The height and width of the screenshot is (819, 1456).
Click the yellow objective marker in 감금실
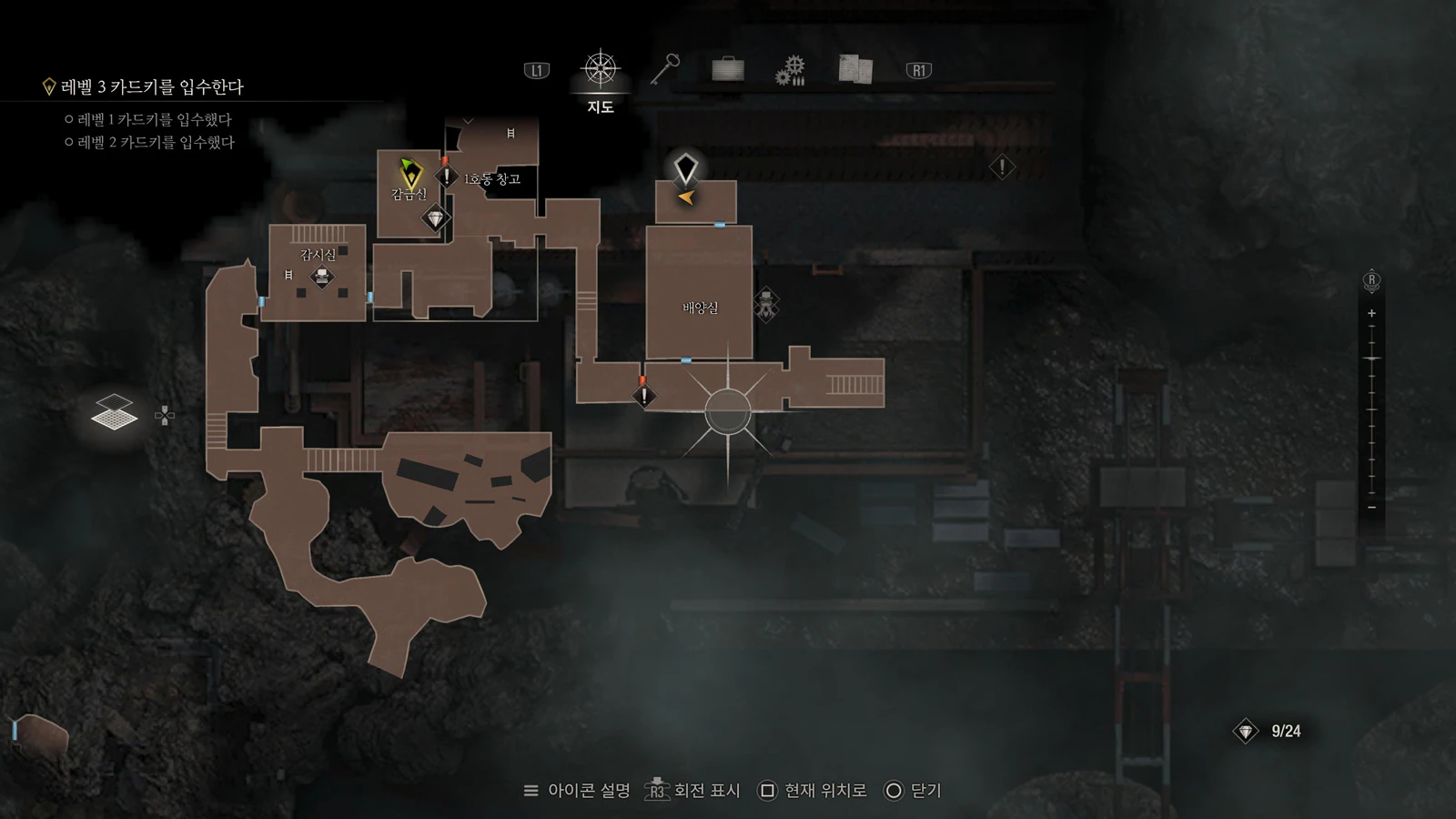tap(410, 173)
